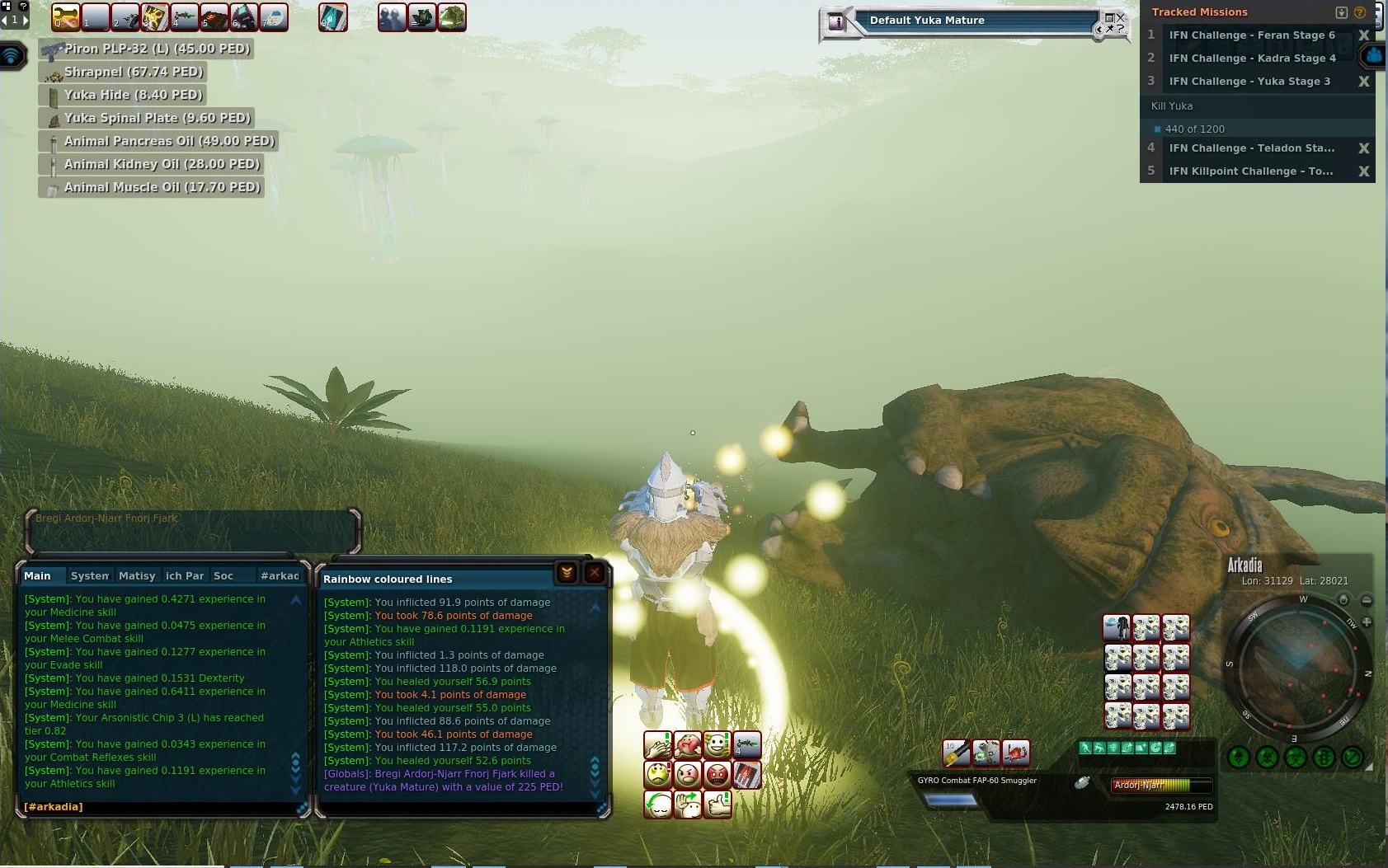1388x868 pixels.
Task: Open the Main chat tab
Action: point(38,575)
